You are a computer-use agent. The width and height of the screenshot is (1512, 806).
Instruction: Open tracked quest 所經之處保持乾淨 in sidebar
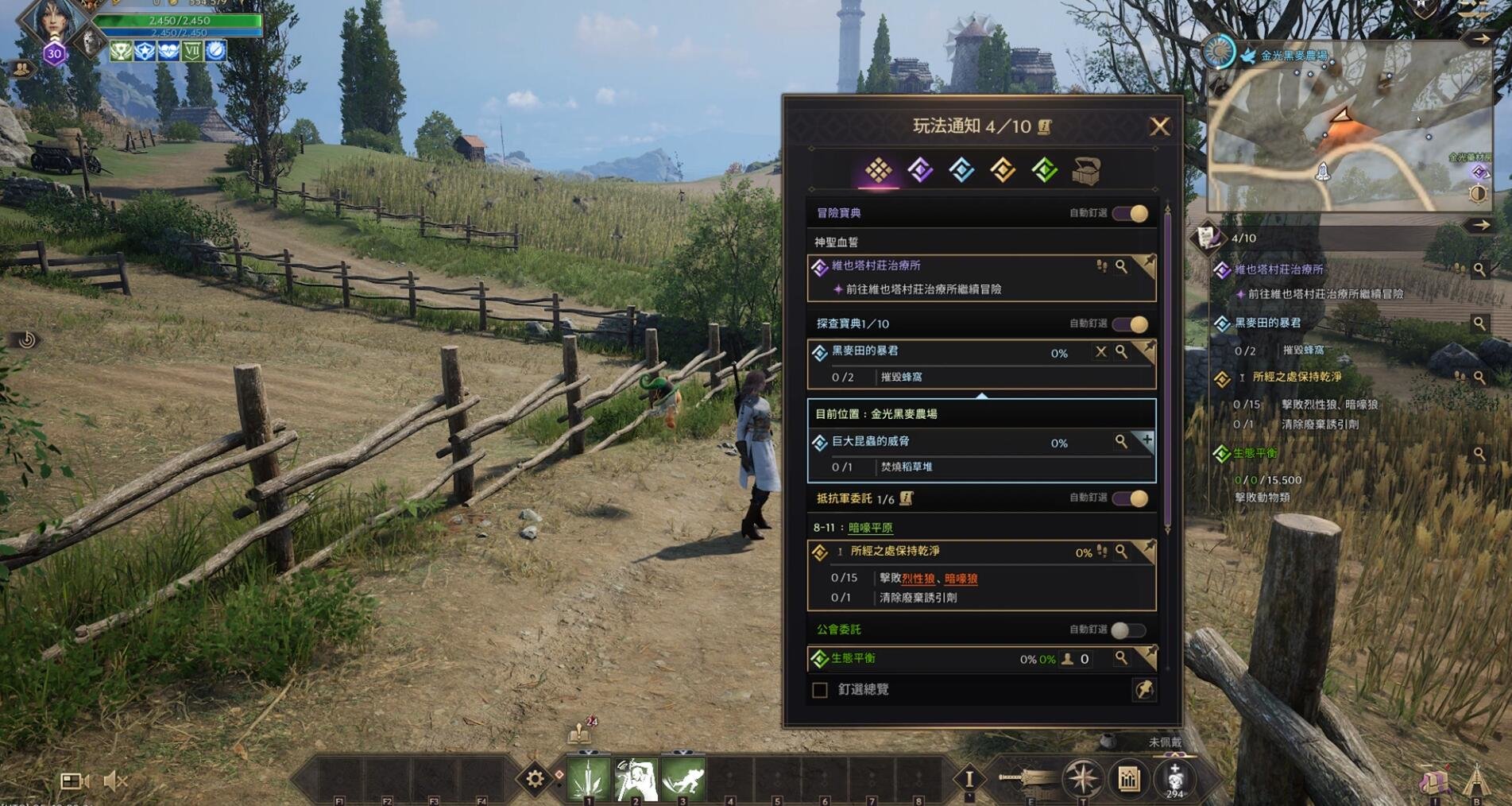coord(1296,378)
